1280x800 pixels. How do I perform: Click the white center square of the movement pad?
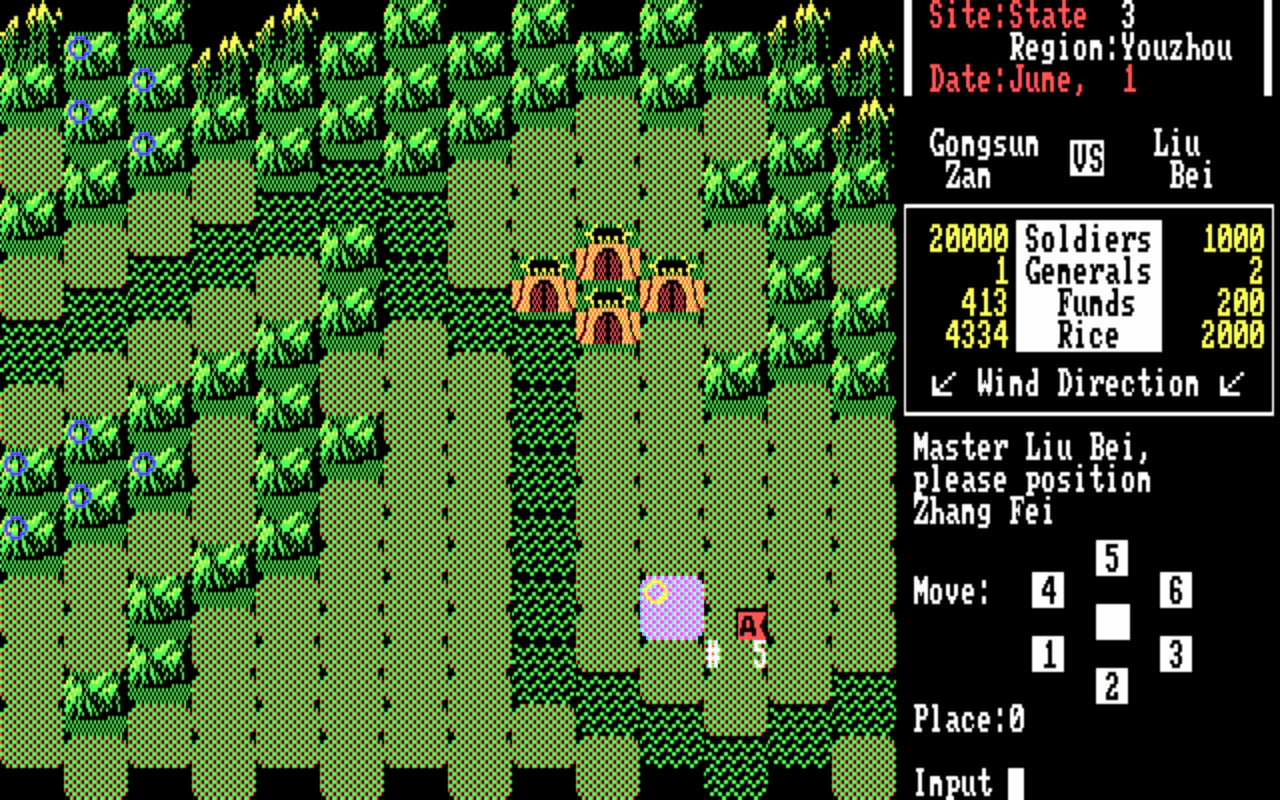tap(1112, 623)
